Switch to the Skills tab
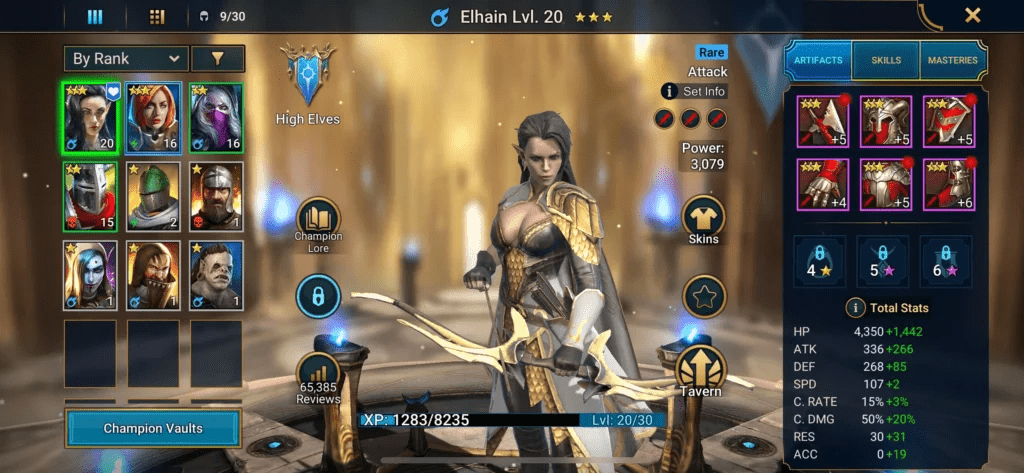The width and height of the screenshot is (1024, 473). click(885, 60)
